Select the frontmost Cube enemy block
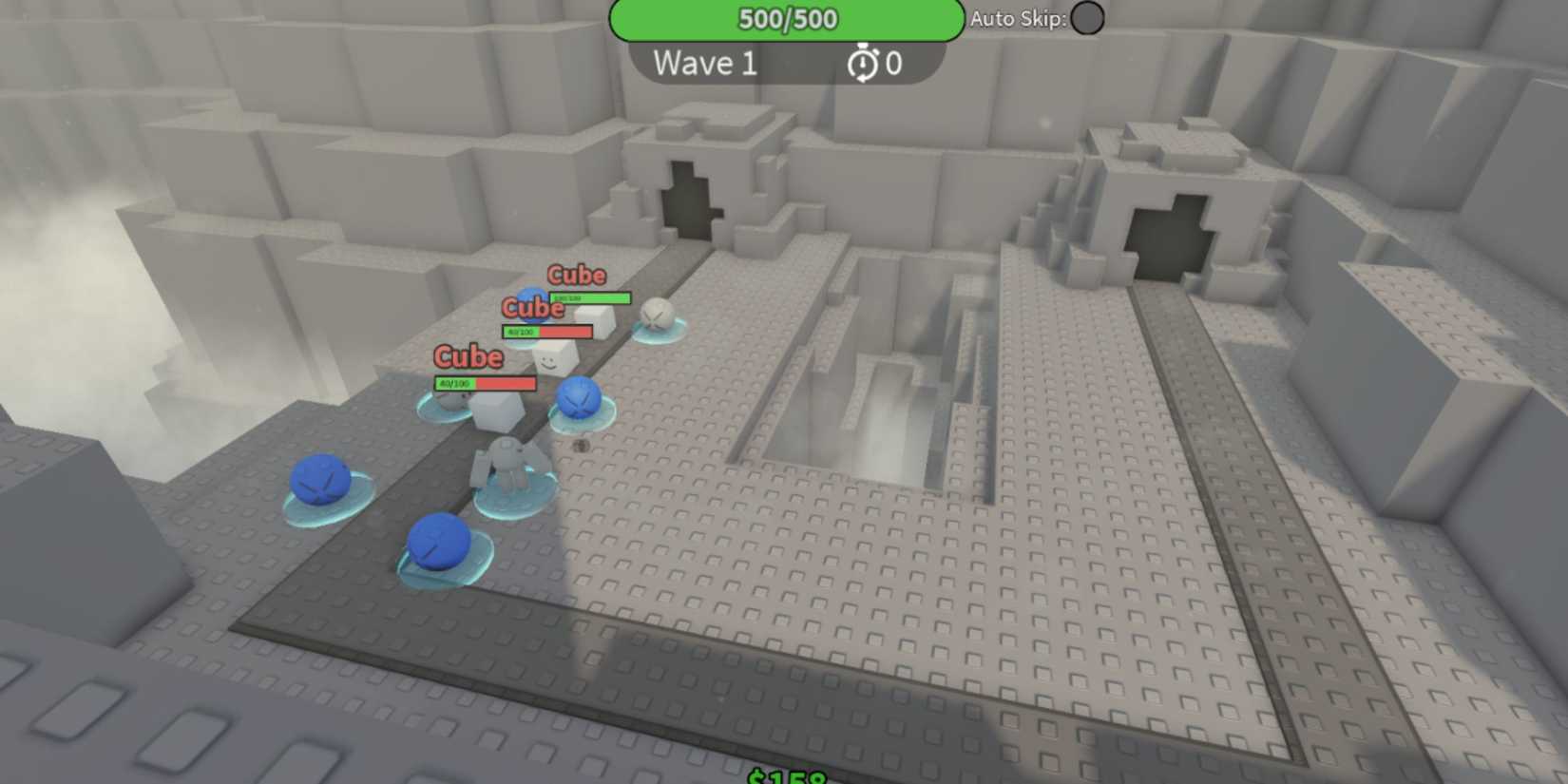 point(494,411)
